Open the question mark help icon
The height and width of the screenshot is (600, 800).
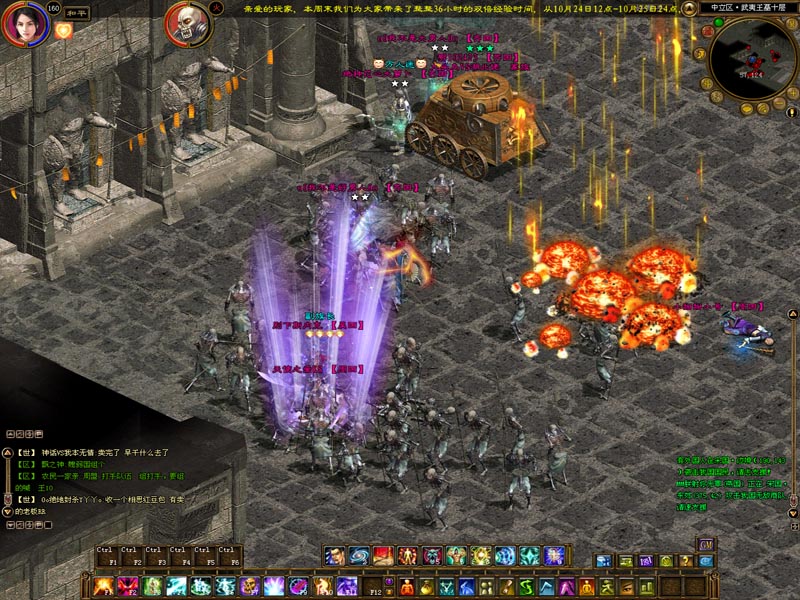tap(686, 561)
